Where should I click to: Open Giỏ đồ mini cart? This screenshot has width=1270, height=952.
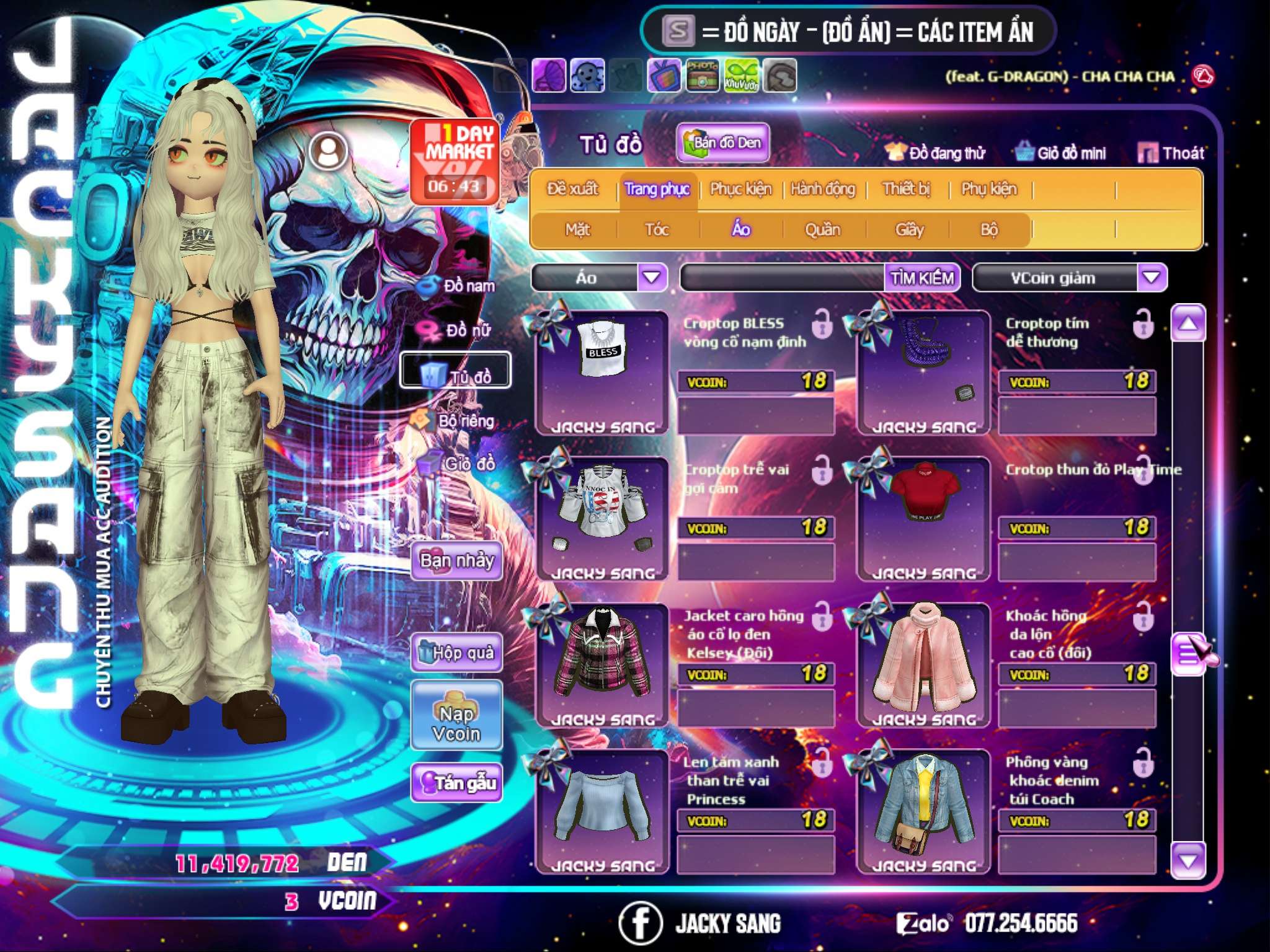(1061, 153)
